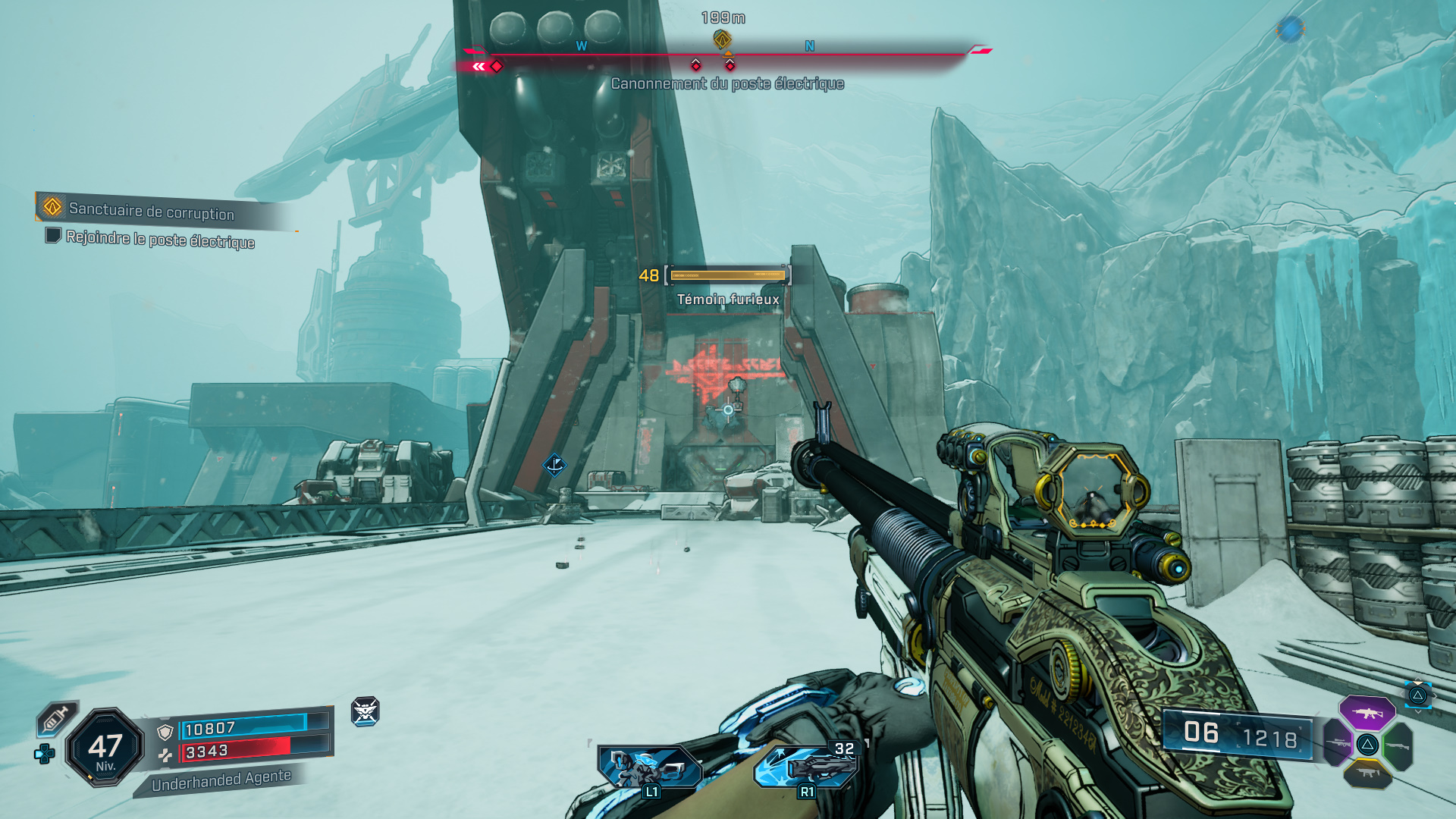Click the blue diamond waypoint marker
Viewport: 1456px width, 819px height.
click(x=554, y=464)
